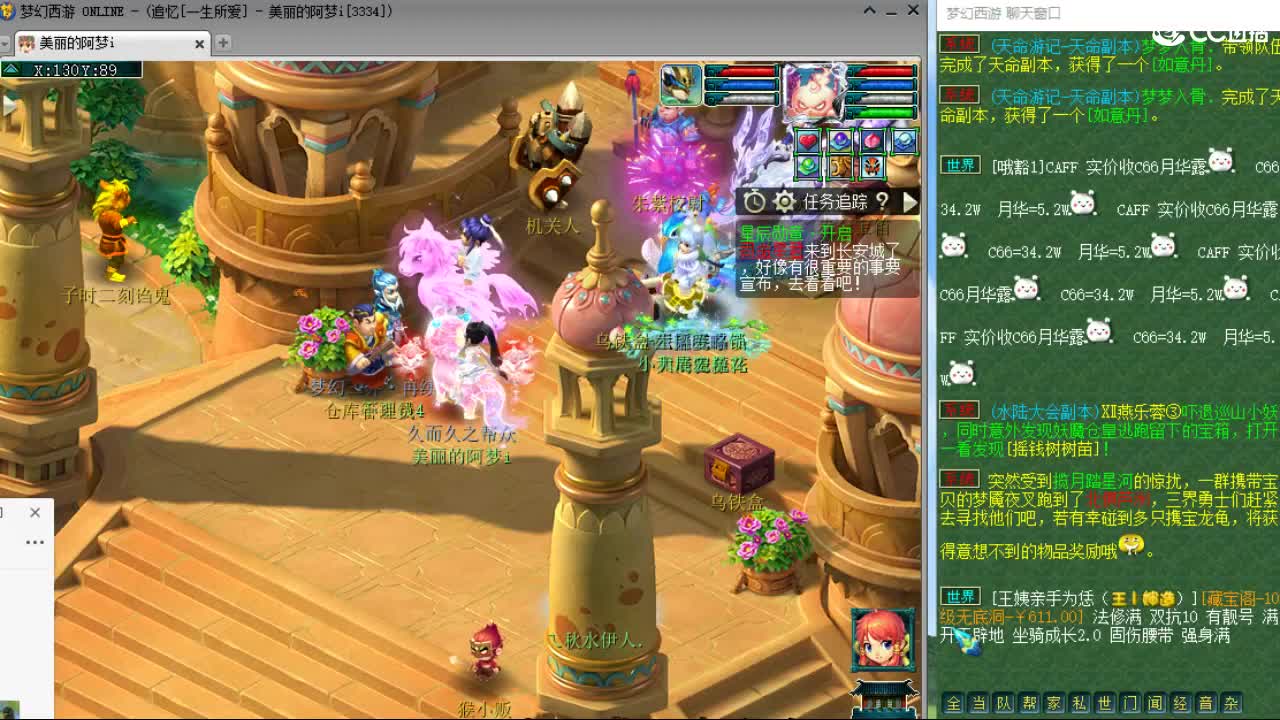
Task: Collapse the task tracker with the right arrow
Action: coord(908,201)
